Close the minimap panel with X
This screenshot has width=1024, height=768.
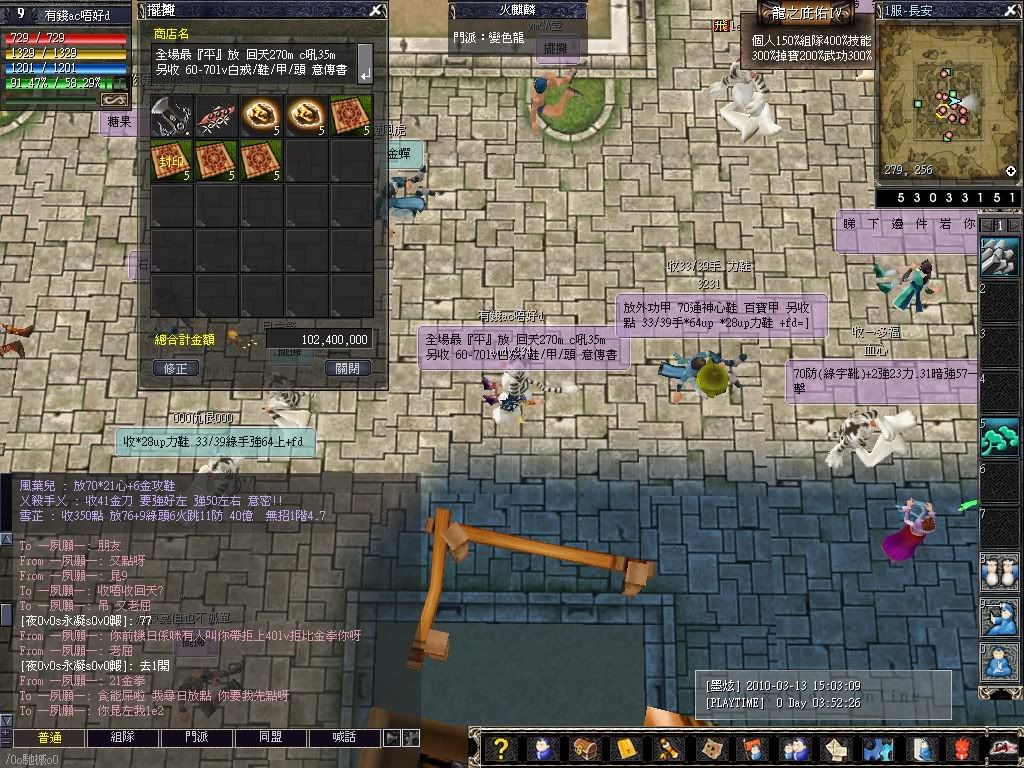(x=1011, y=10)
